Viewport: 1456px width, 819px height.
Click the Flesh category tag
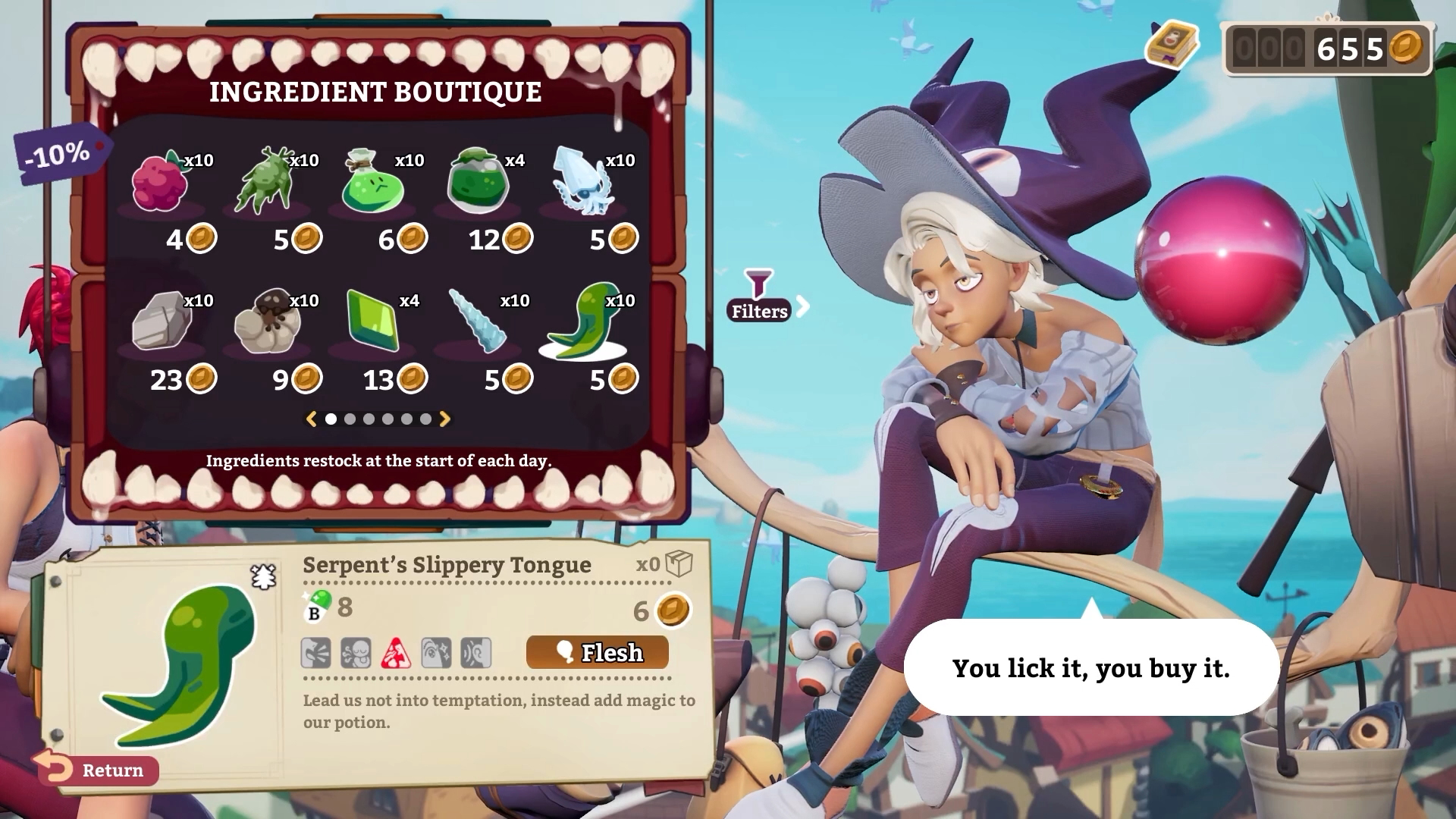tap(598, 652)
